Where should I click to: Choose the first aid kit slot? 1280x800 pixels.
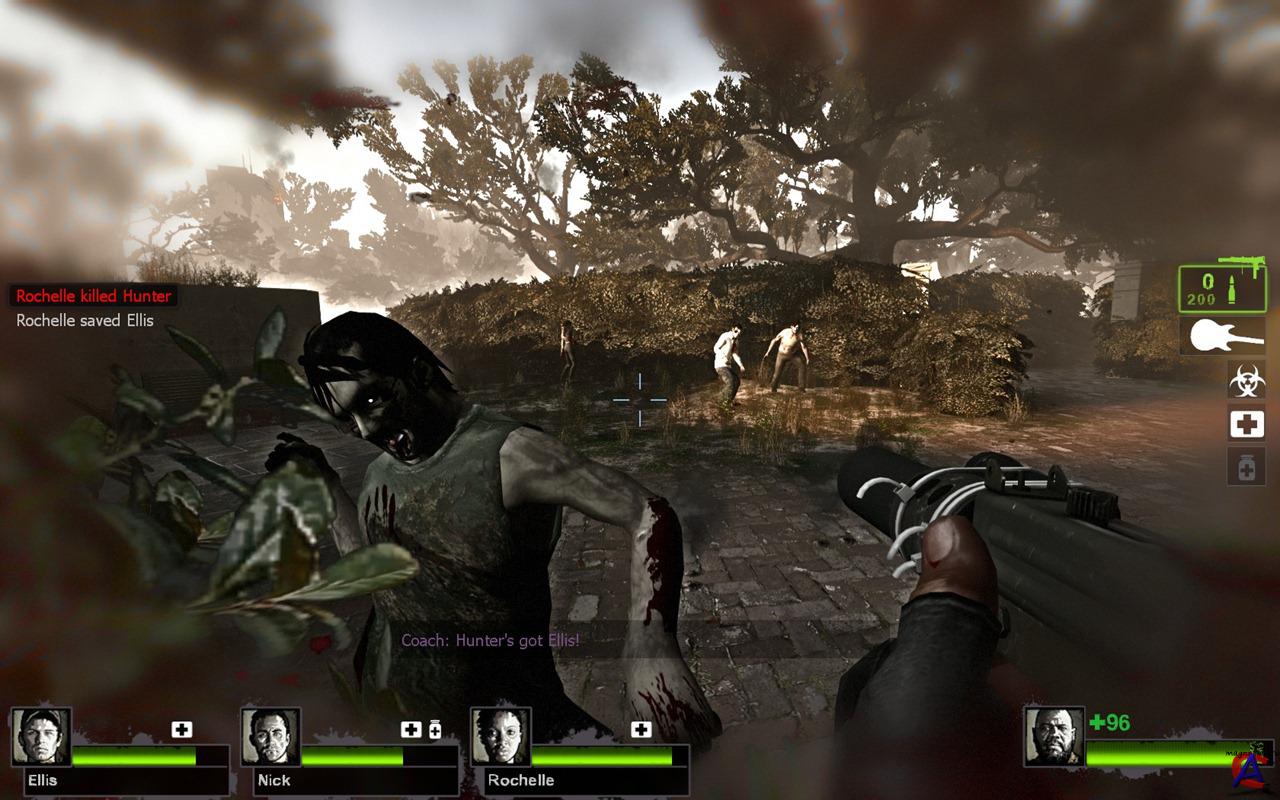pyautogui.click(x=1246, y=424)
